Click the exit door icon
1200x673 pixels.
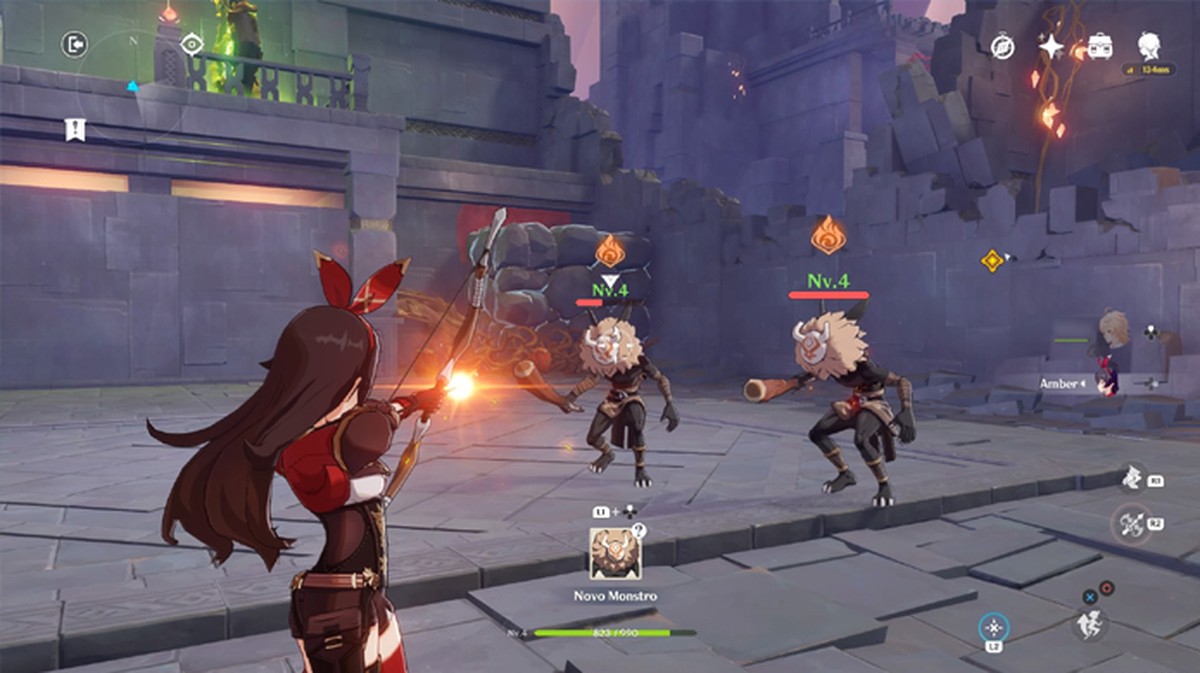point(75,44)
